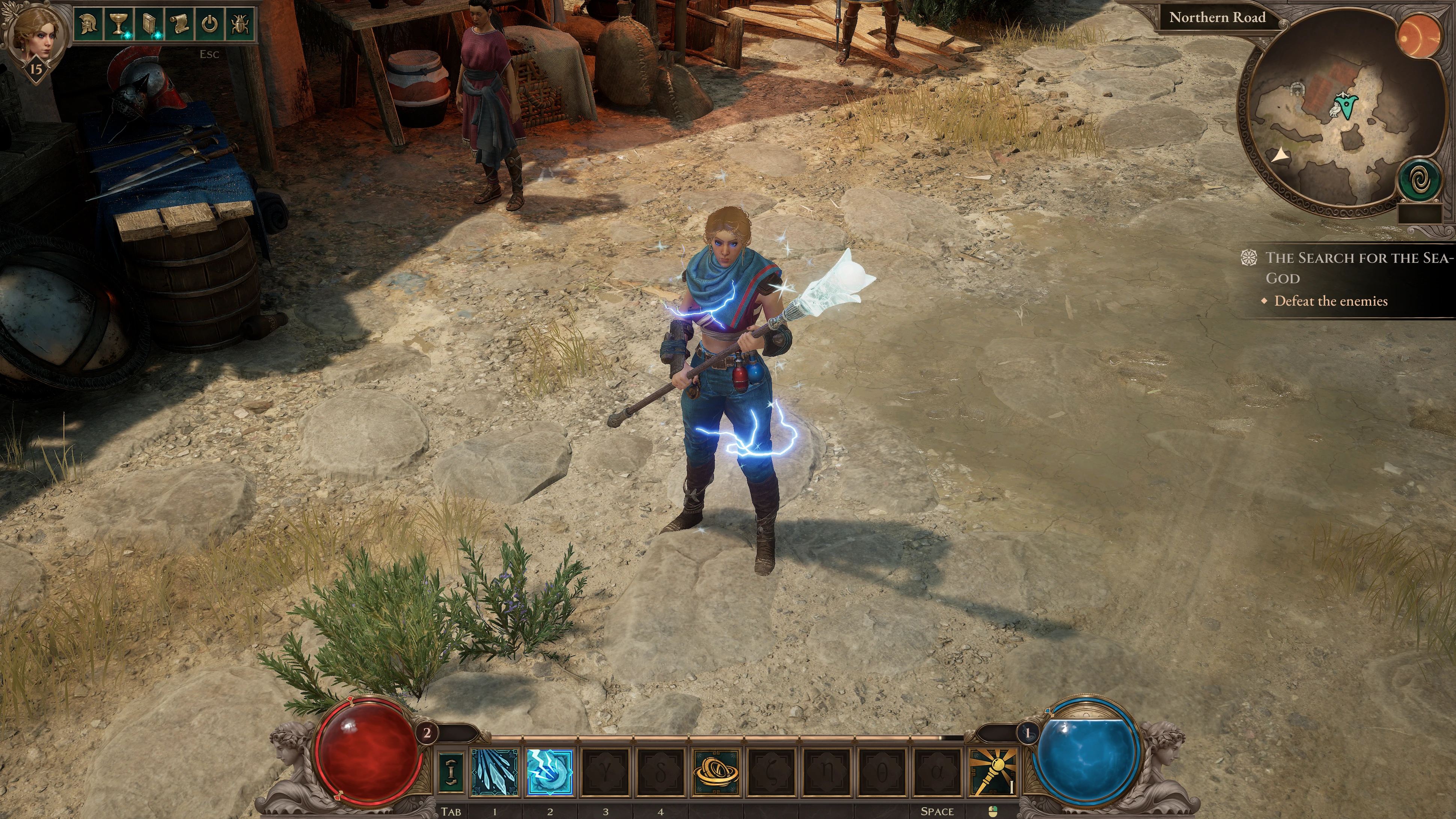Click the red health potion counter
The width and height of the screenshot is (1456, 819).
tap(427, 733)
